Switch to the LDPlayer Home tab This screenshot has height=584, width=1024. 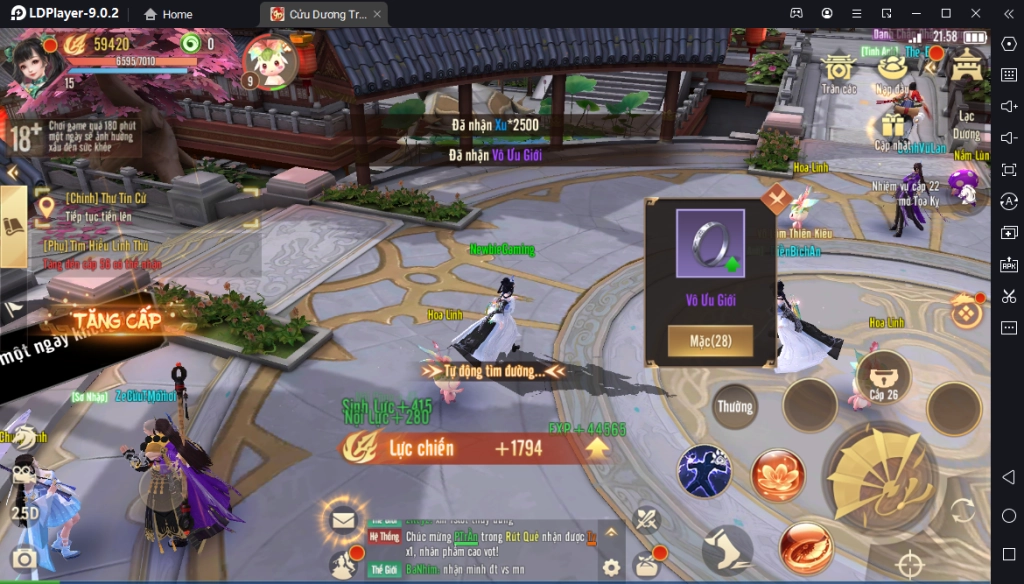point(168,14)
